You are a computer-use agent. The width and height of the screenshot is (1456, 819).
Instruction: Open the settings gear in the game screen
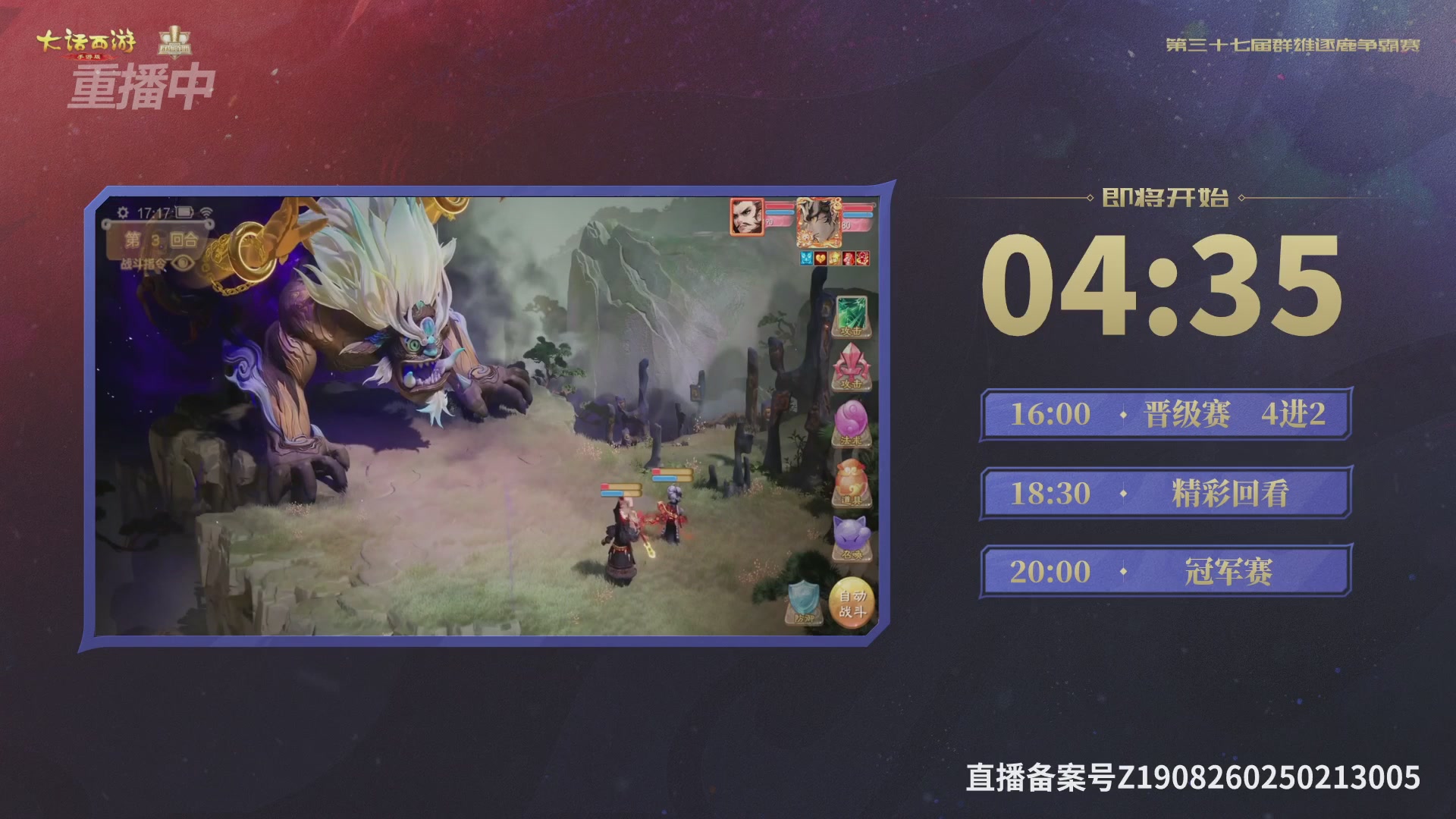123,212
